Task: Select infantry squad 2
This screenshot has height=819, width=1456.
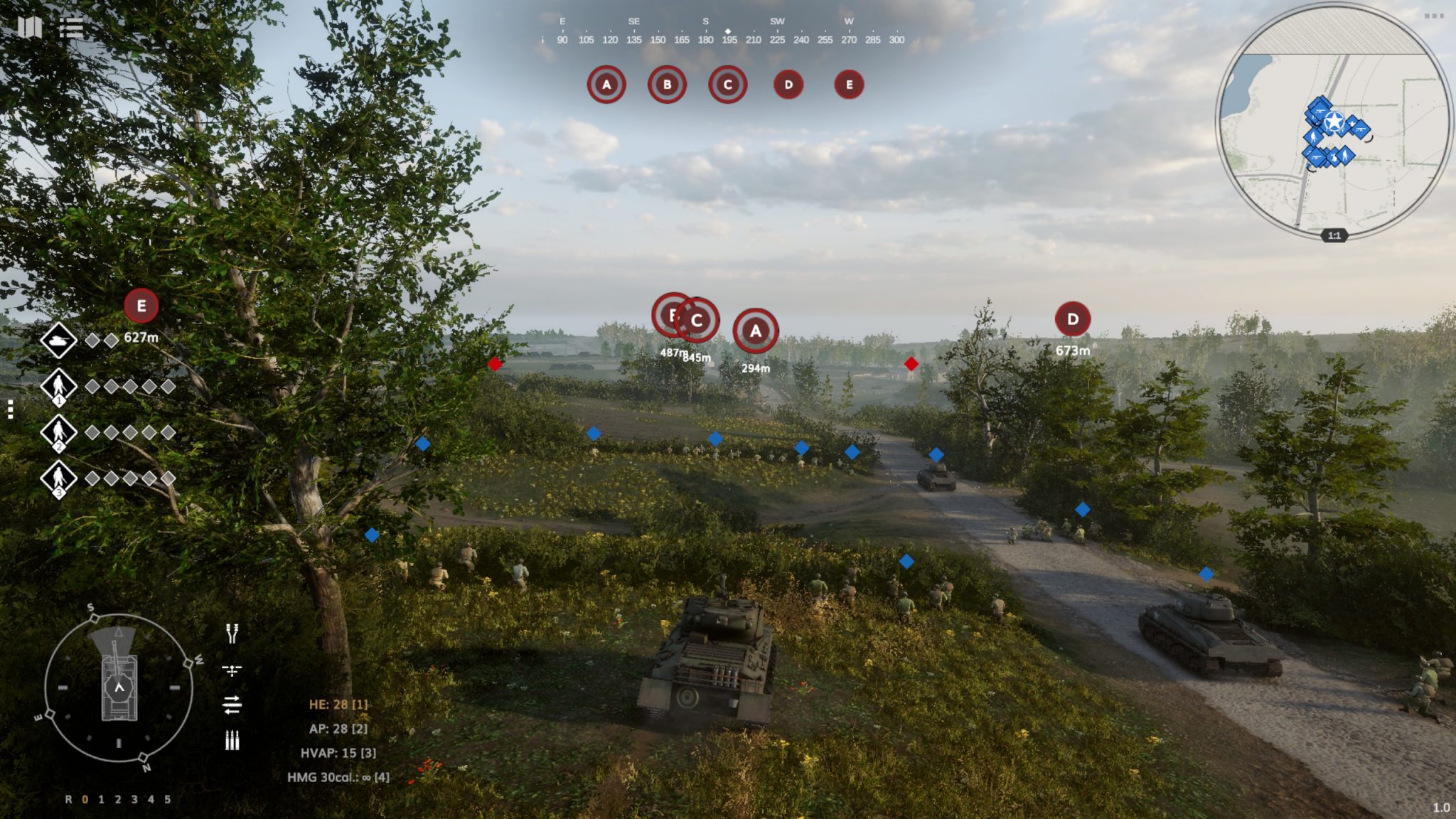Action: click(x=58, y=432)
